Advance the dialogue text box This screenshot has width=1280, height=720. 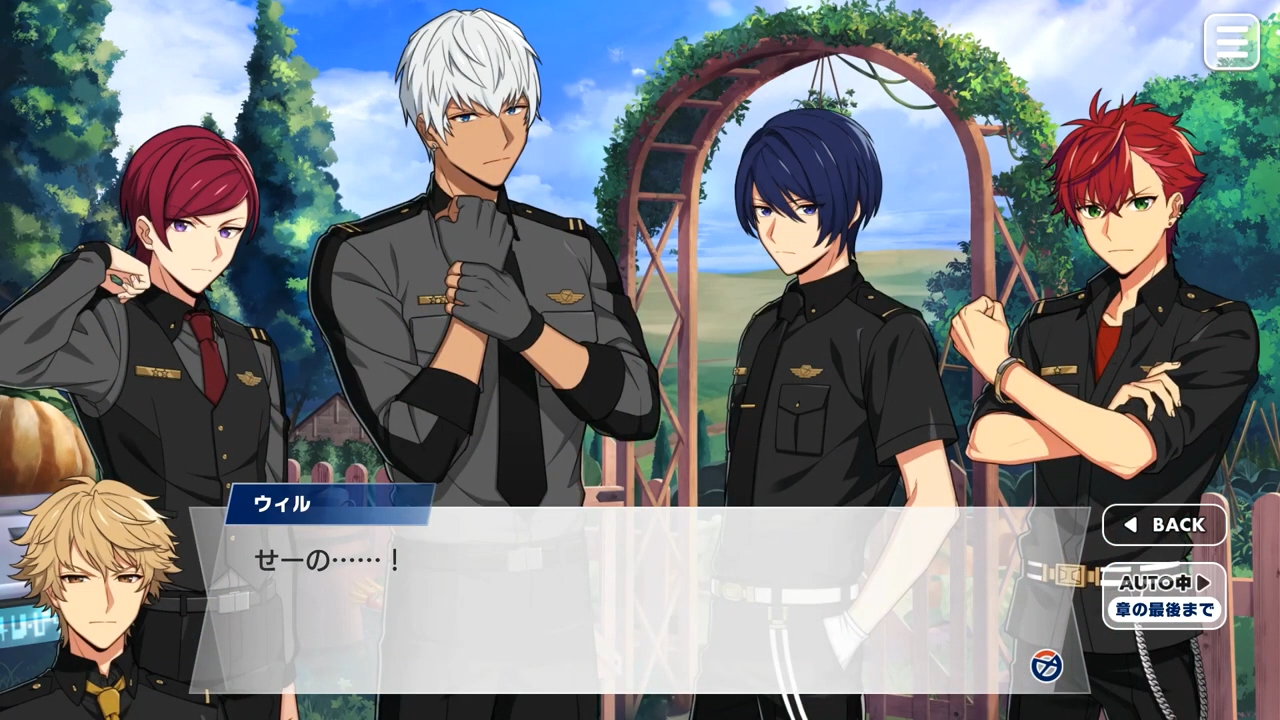click(x=640, y=600)
